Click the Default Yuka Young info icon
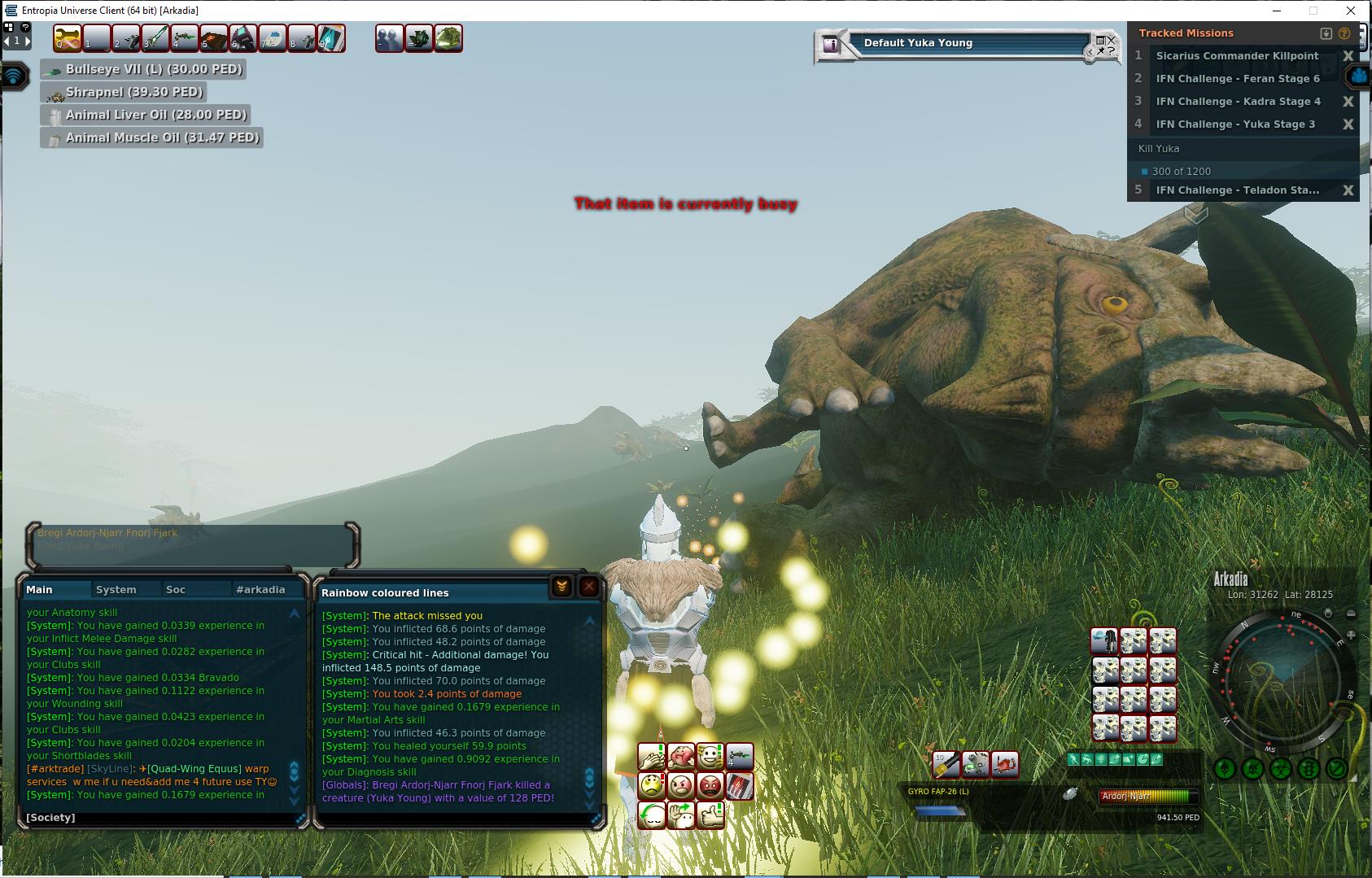Screen dimensions: 1372x878 831,45
